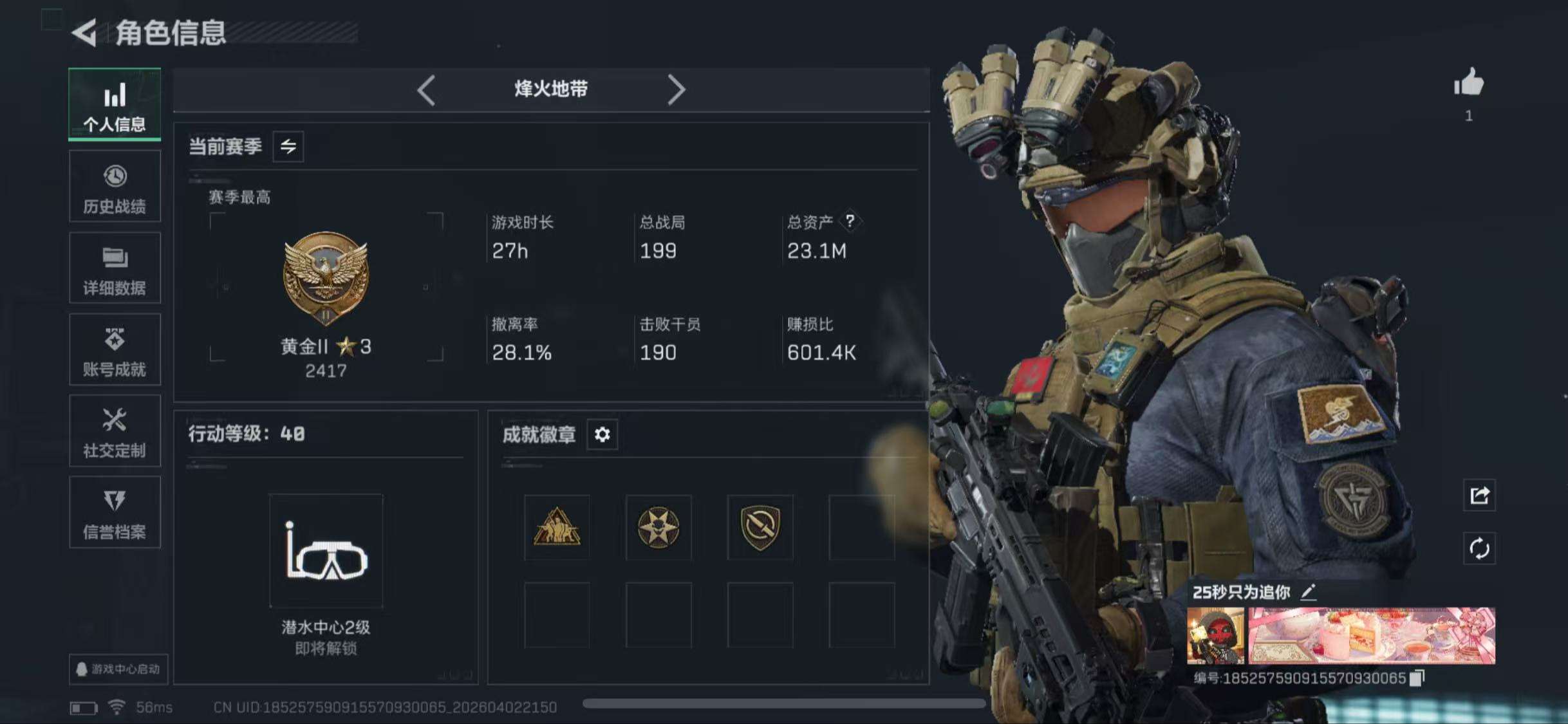Open the 成就徽章 gear settings
Screen dimensions: 1568x724
pos(602,435)
